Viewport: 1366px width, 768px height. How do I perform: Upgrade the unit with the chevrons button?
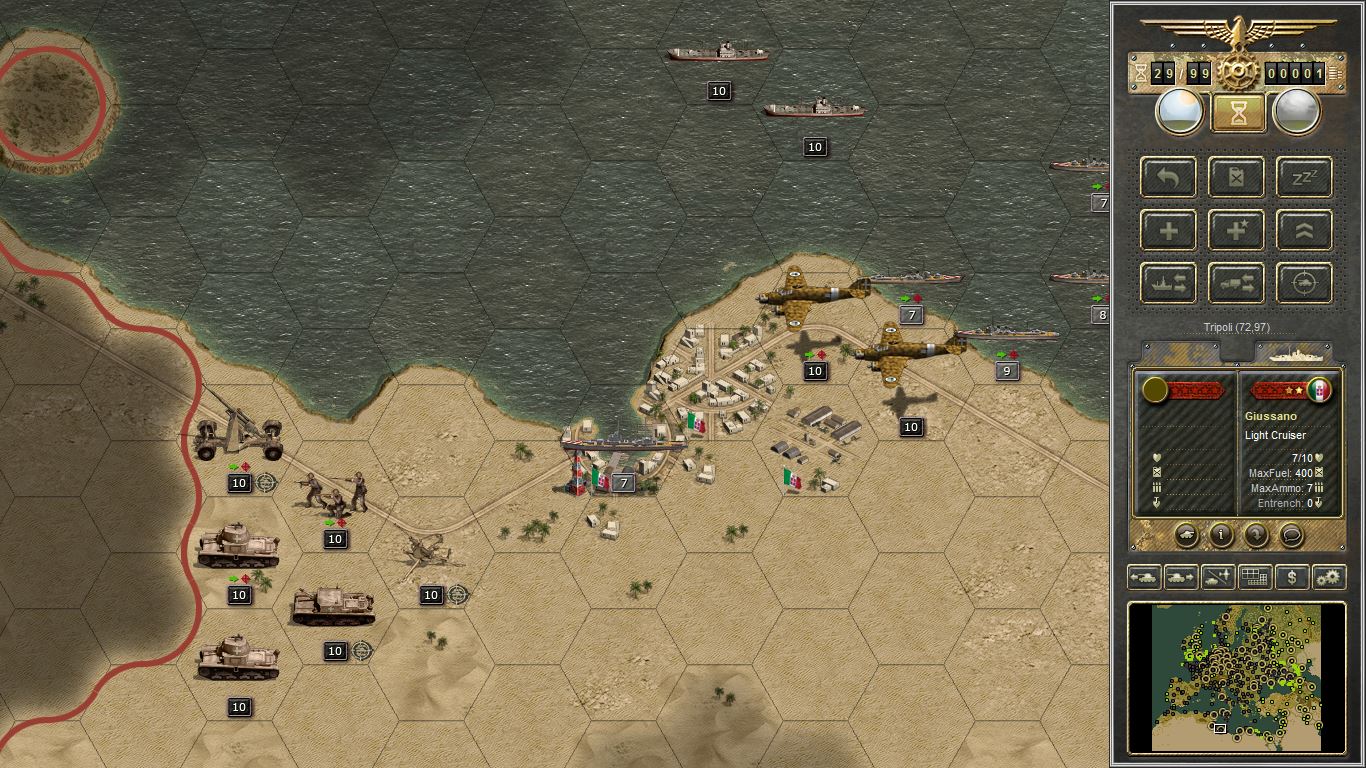tap(1305, 230)
